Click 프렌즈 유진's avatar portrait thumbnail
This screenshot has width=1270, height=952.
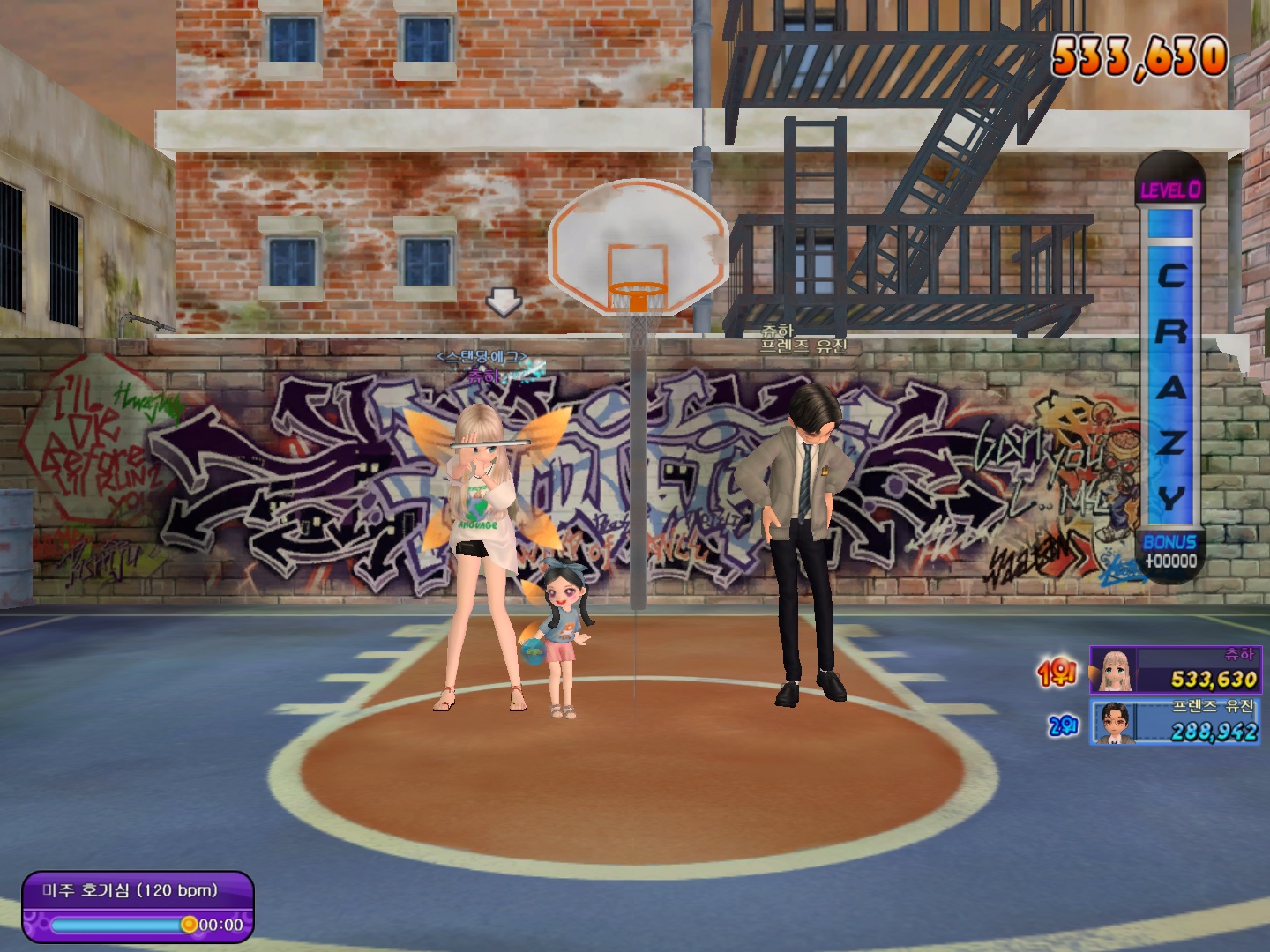pyautogui.click(x=1113, y=723)
